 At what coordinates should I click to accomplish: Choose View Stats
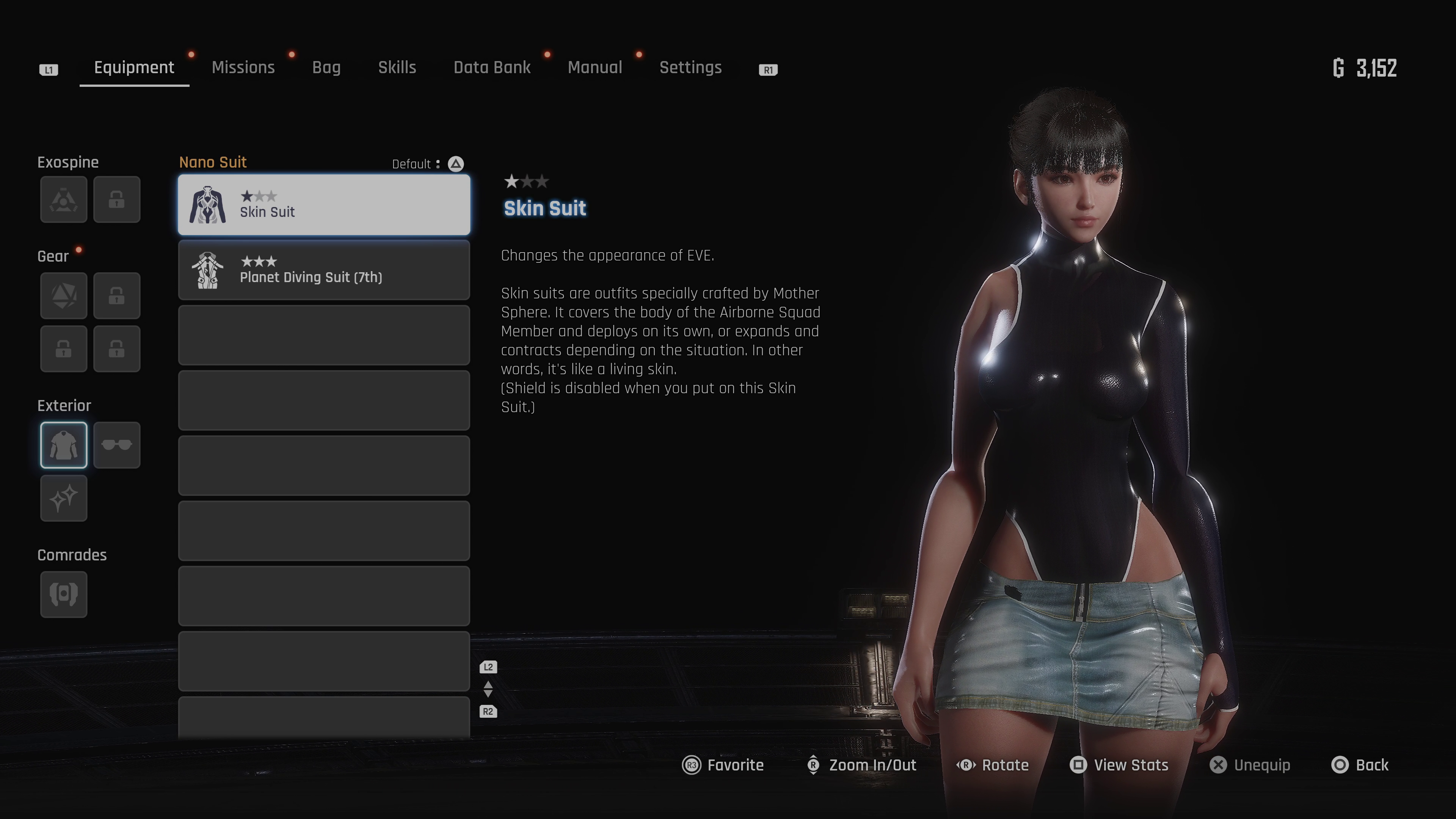click(x=1119, y=765)
